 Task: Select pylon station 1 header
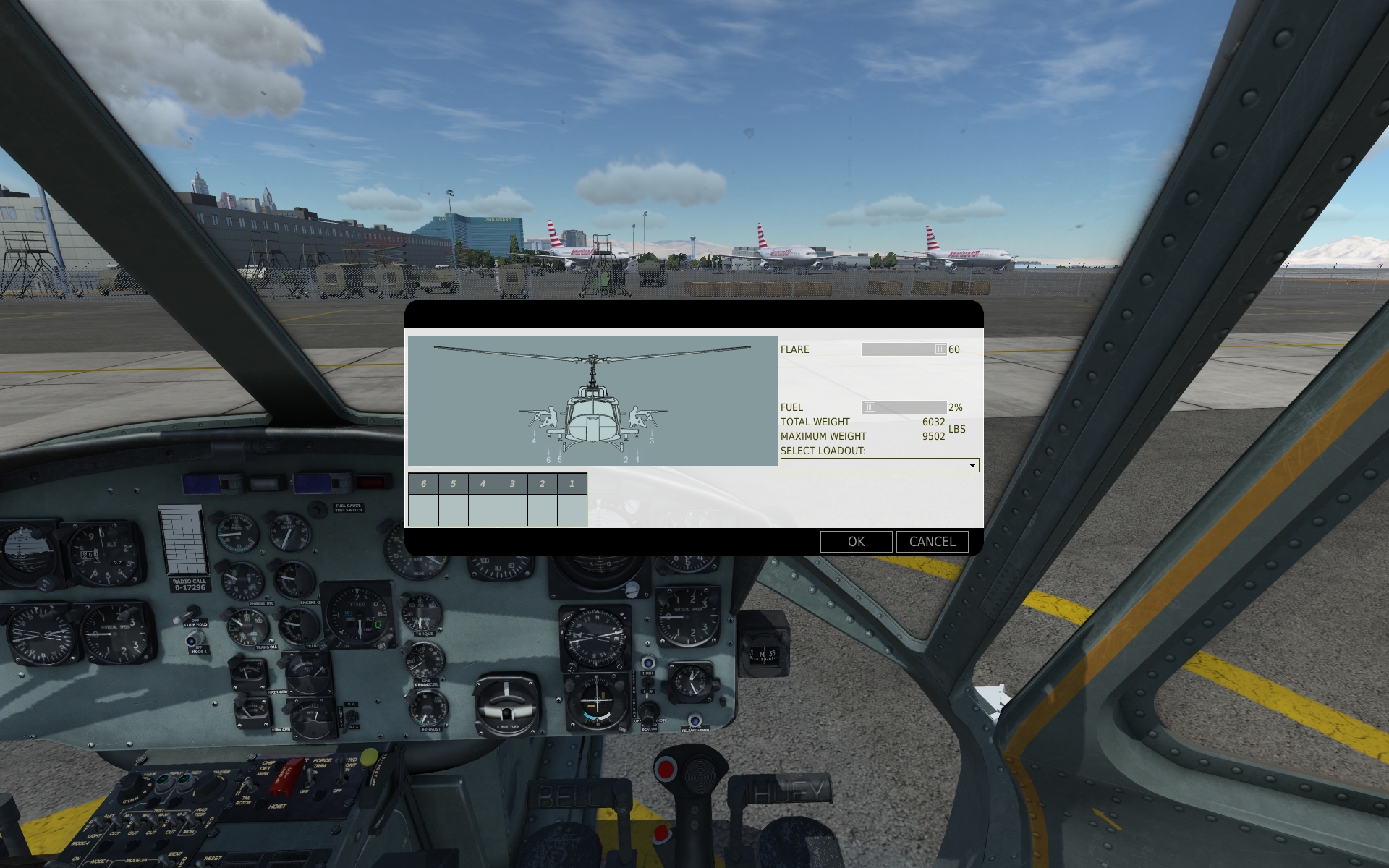tap(572, 484)
